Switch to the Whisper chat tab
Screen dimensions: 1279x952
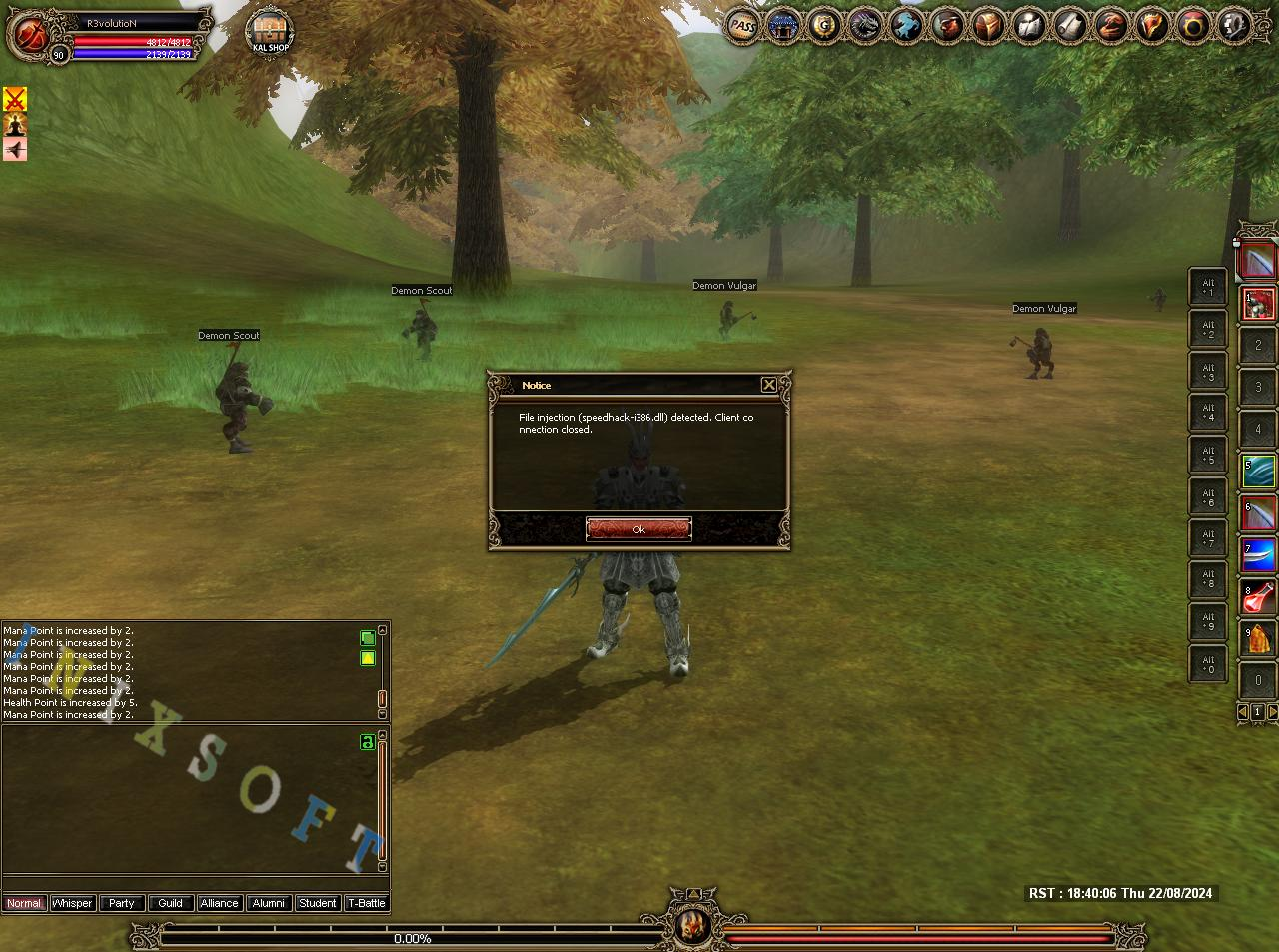tap(72, 903)
